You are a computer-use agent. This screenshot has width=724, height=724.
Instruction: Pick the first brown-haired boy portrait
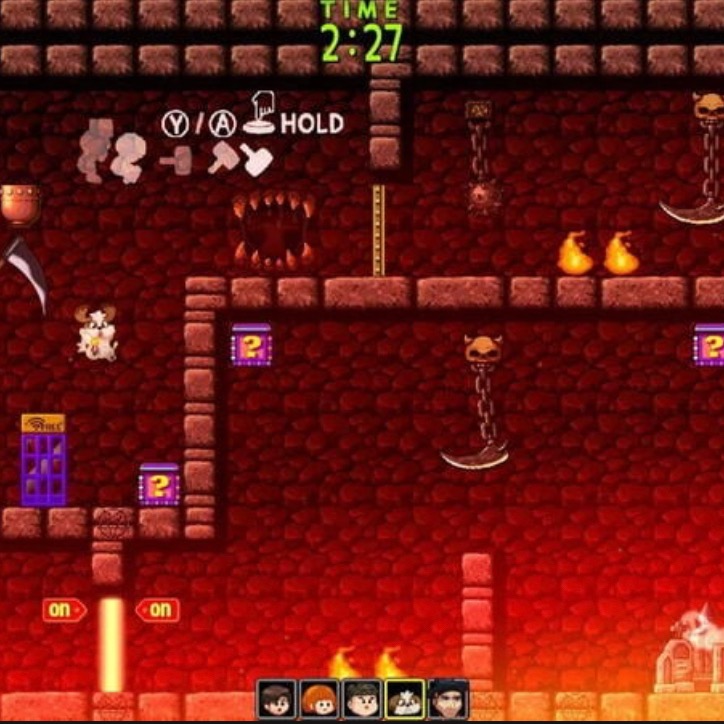click(276, 699)
